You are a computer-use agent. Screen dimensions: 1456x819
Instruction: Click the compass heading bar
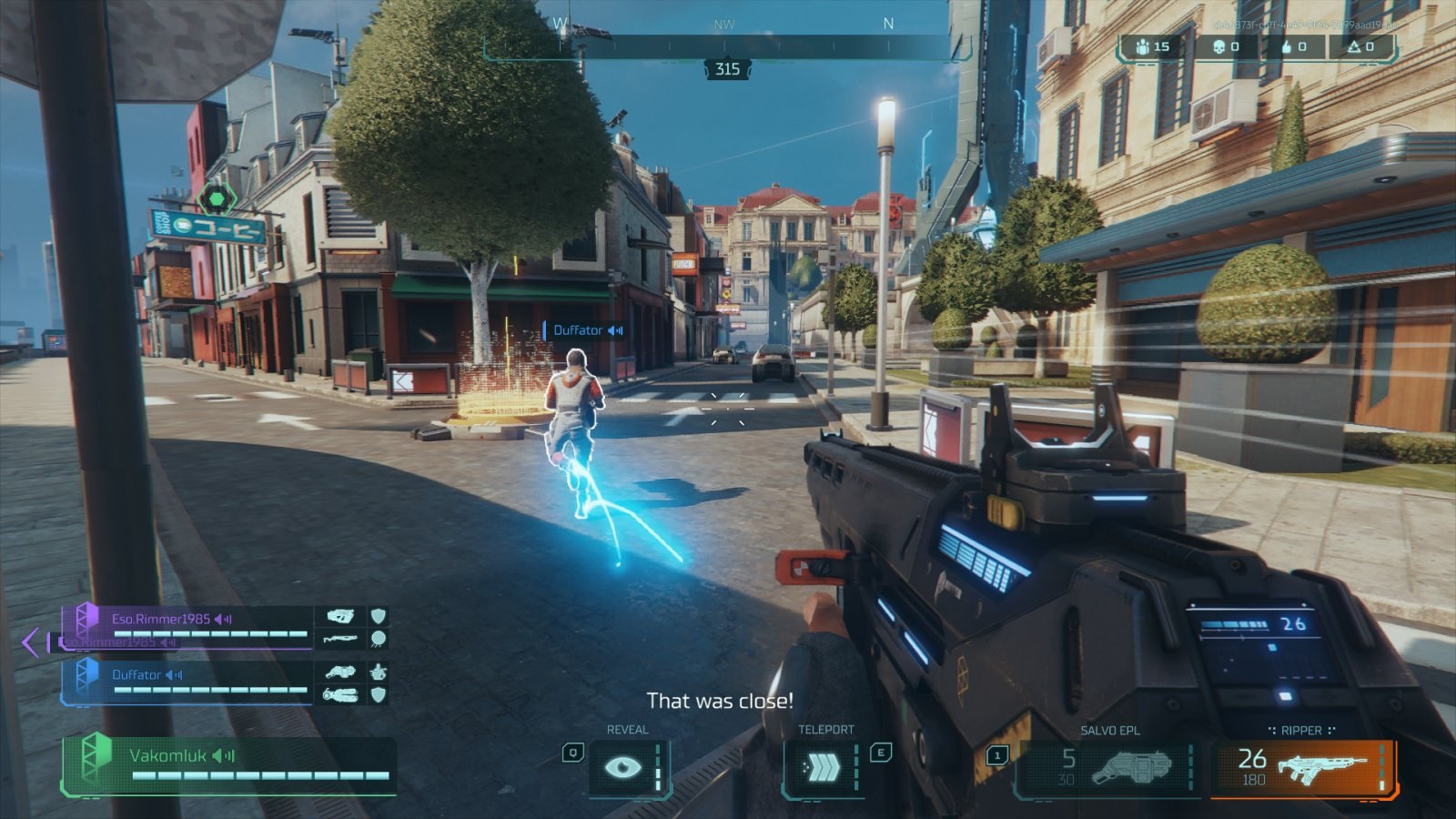point(725,47)
